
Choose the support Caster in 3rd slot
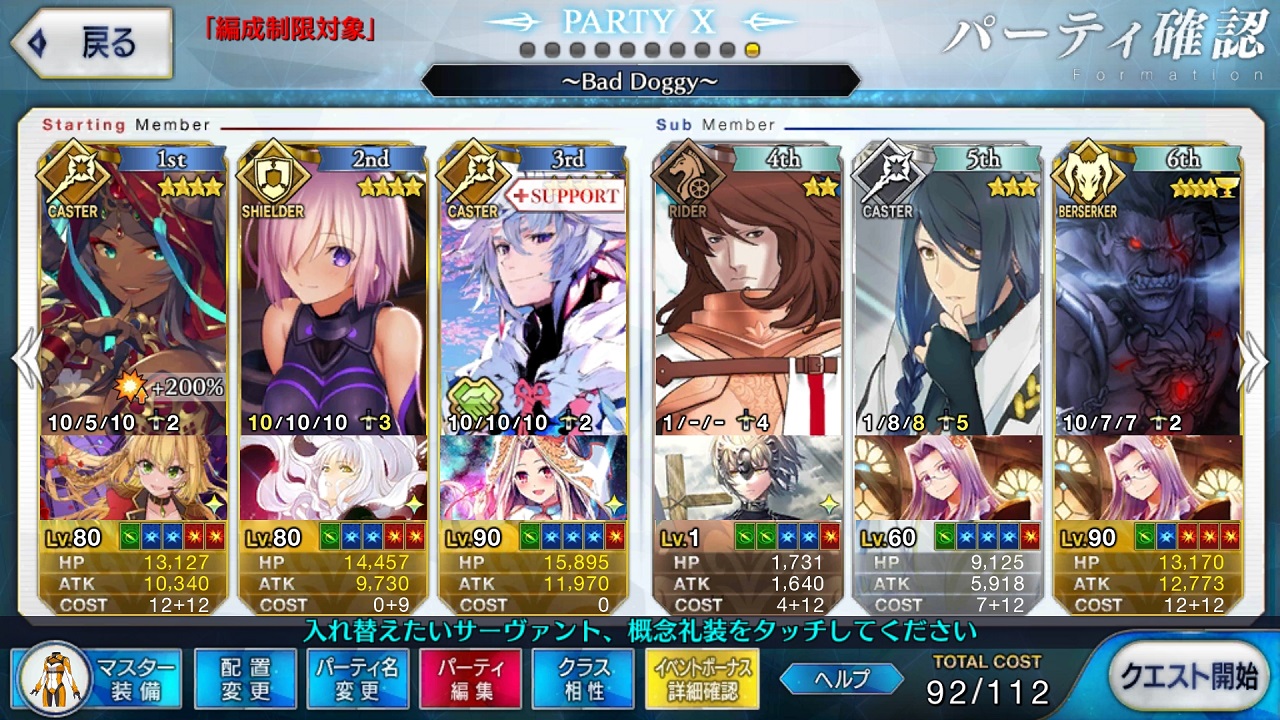coord(533,290)
